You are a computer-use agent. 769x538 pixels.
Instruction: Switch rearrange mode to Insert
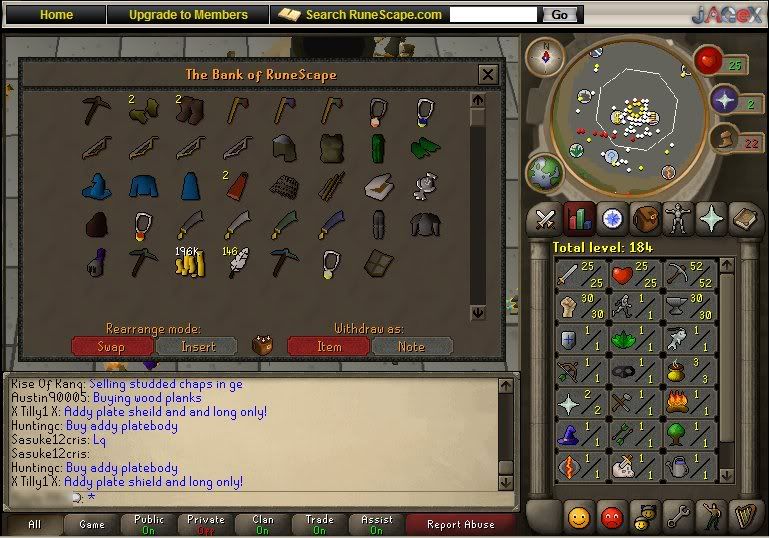point(198,346)
